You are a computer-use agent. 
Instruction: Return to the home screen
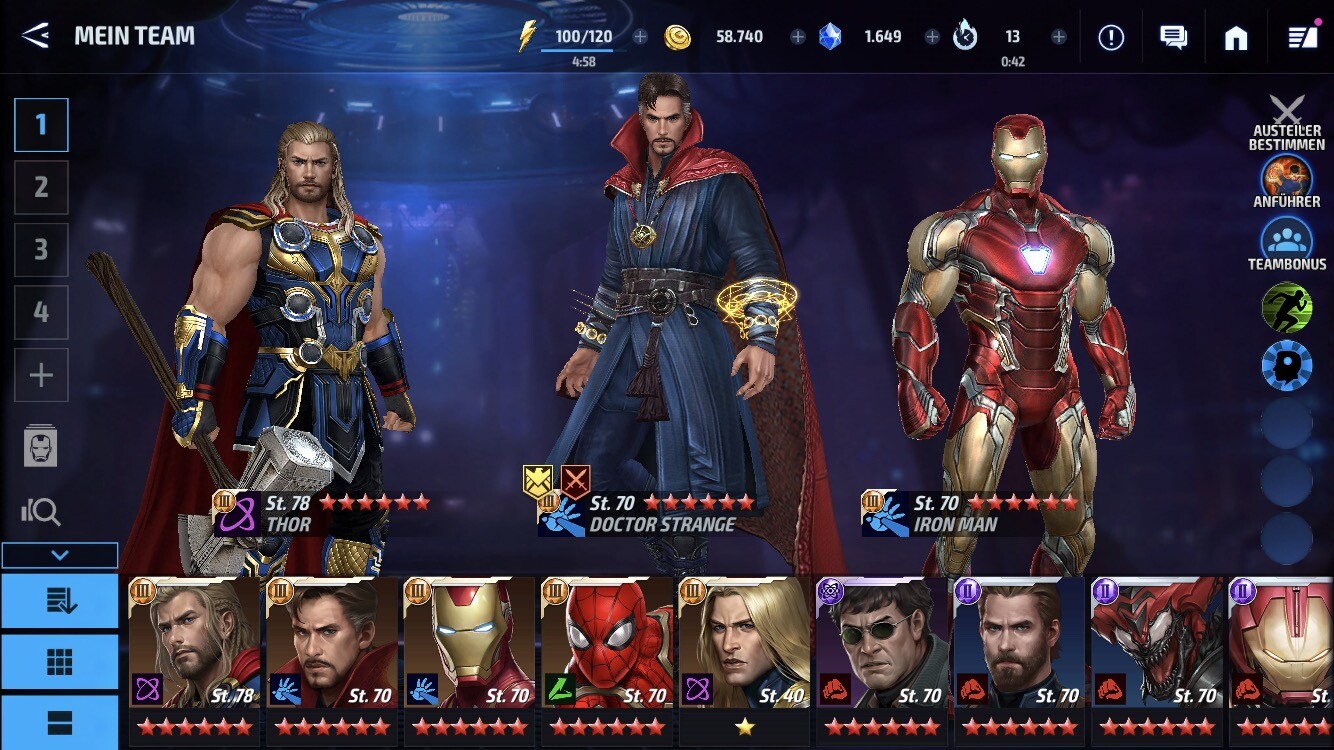[x=1236, y=37]
